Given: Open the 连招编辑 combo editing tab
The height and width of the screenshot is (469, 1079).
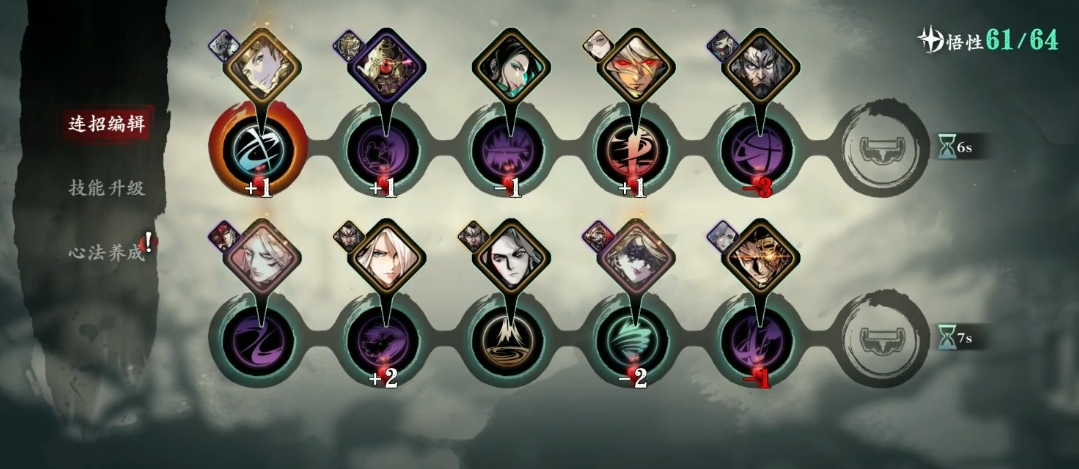Looking at the screenshot, I should pyautogui.click(x=105, y=124).
